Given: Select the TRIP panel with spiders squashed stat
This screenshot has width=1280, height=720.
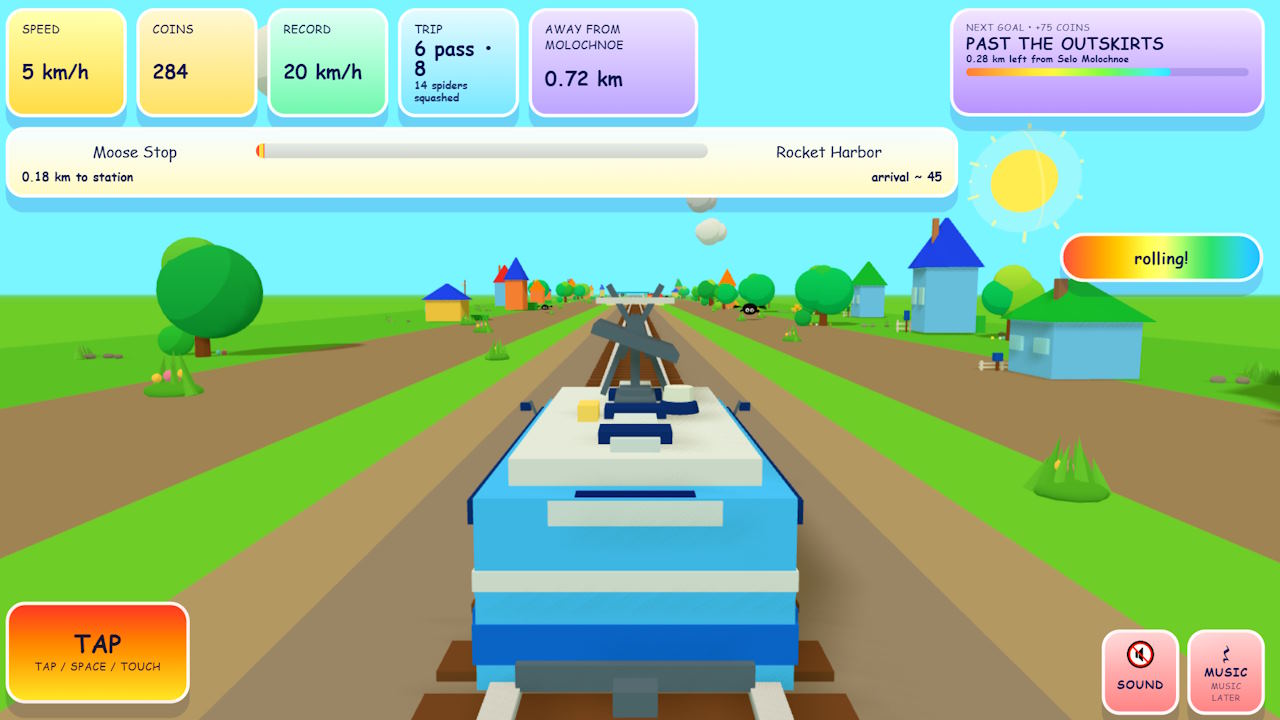Looking at the screenshot, I should click(x=458, y=62).
